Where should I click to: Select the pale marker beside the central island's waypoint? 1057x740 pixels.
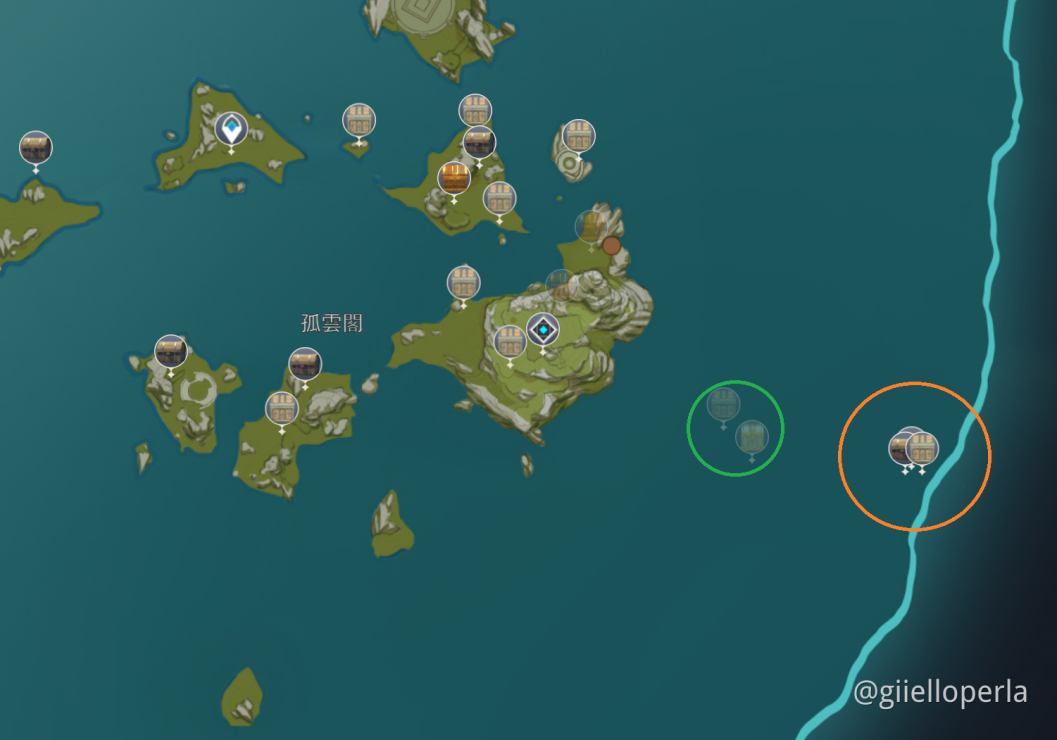pyautogui.click(x=510, y=342)
